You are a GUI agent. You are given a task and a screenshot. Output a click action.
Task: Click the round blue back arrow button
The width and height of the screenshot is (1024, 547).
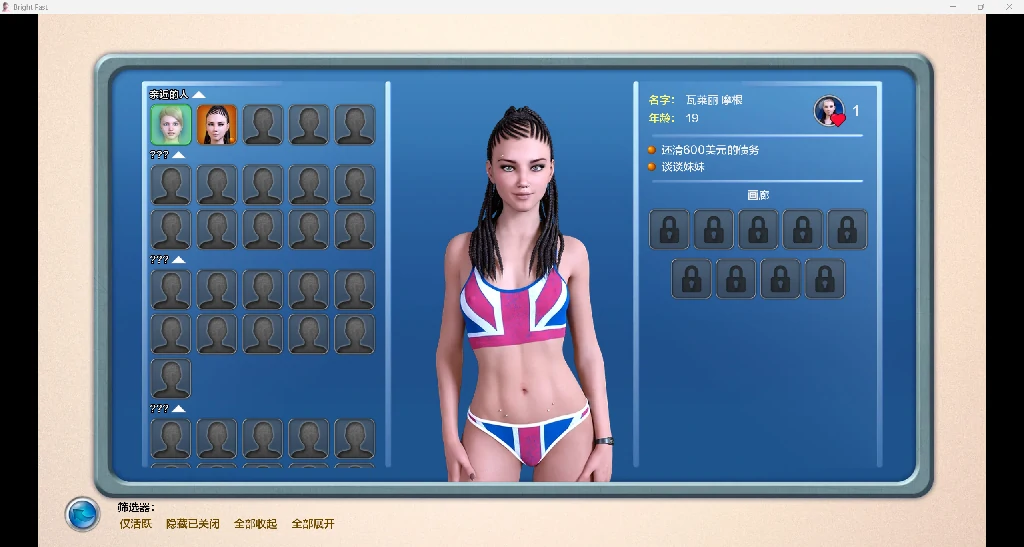[x=82, y=514]
